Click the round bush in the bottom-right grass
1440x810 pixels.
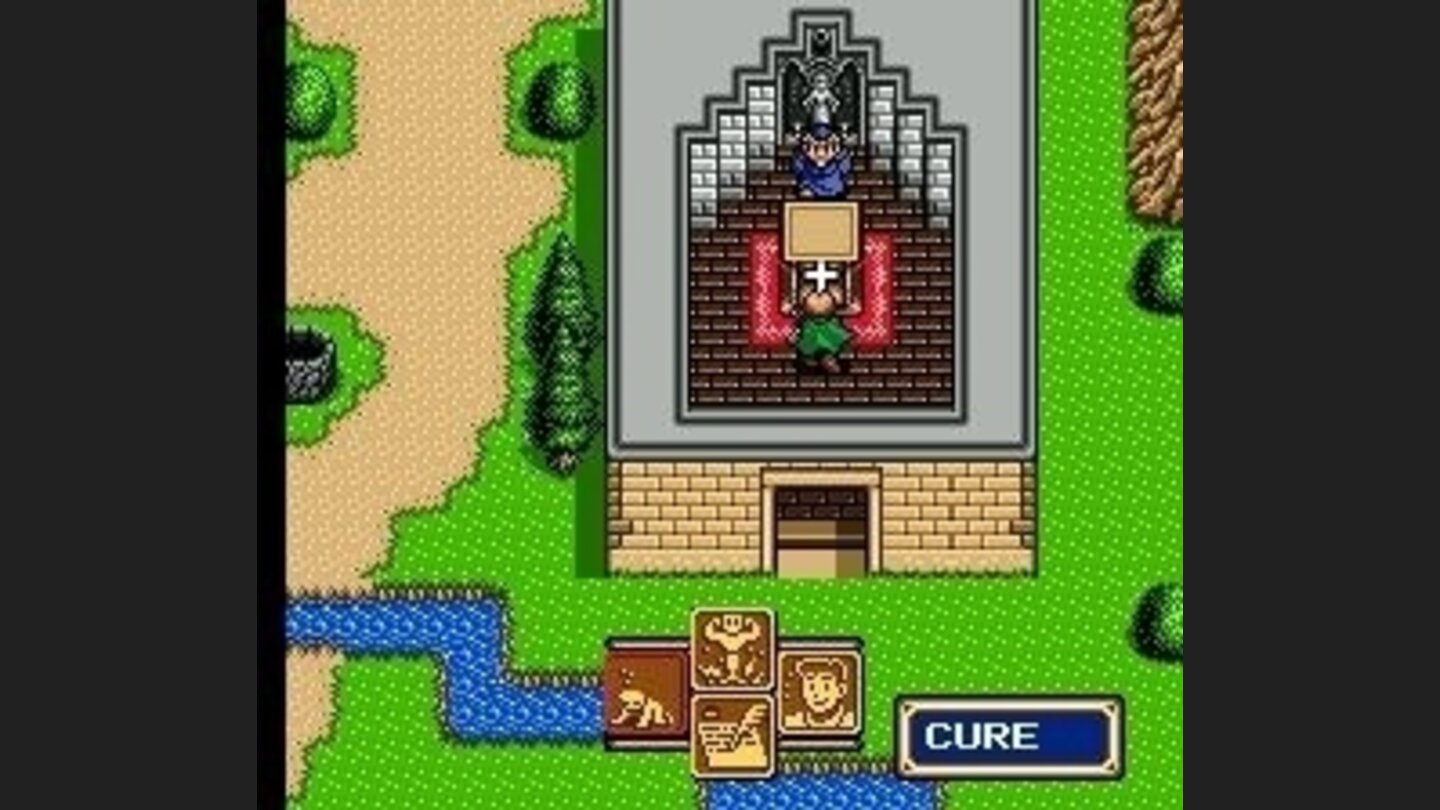(x=1160, y=620)
